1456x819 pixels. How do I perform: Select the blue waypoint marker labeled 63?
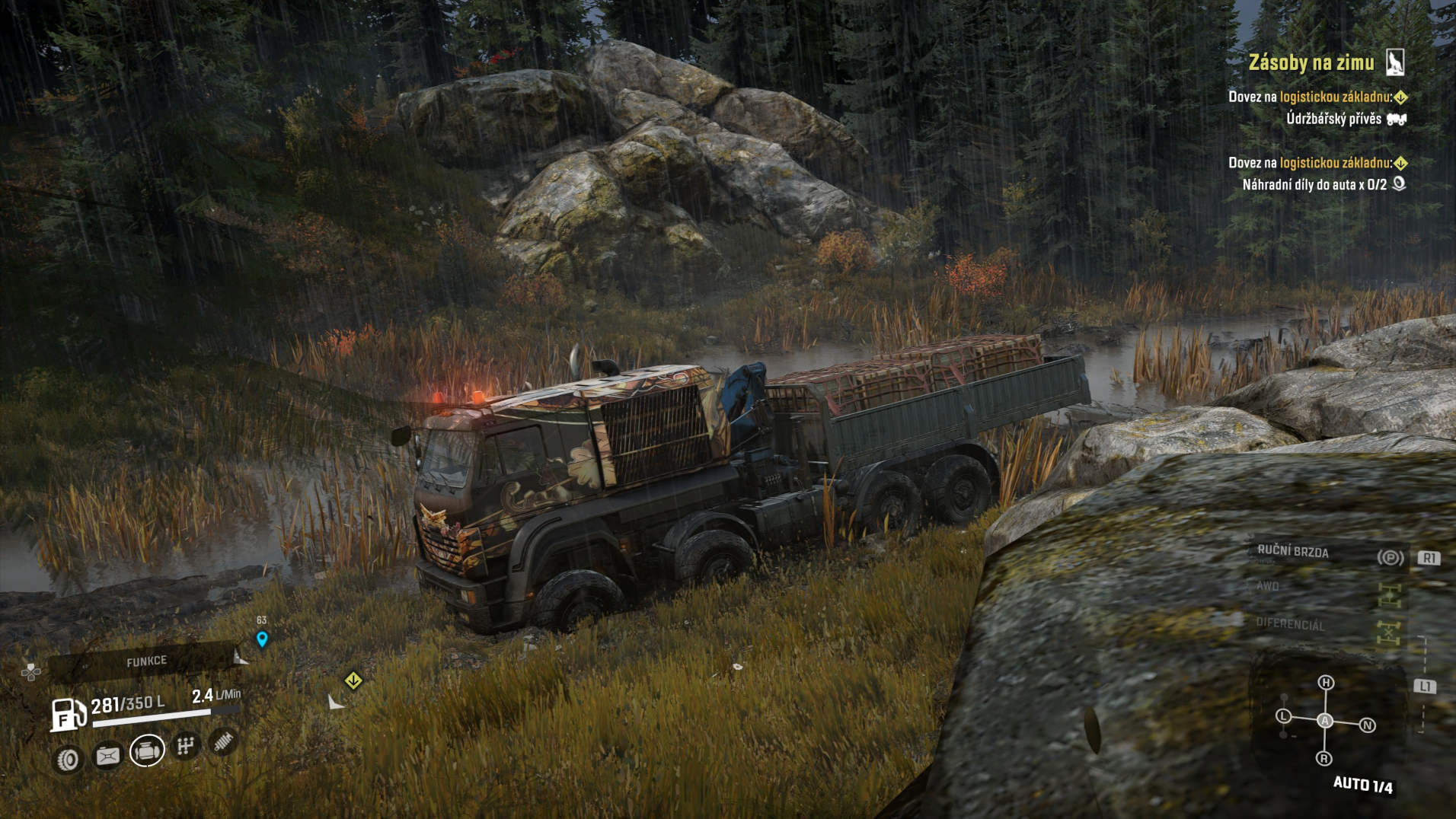262,639
